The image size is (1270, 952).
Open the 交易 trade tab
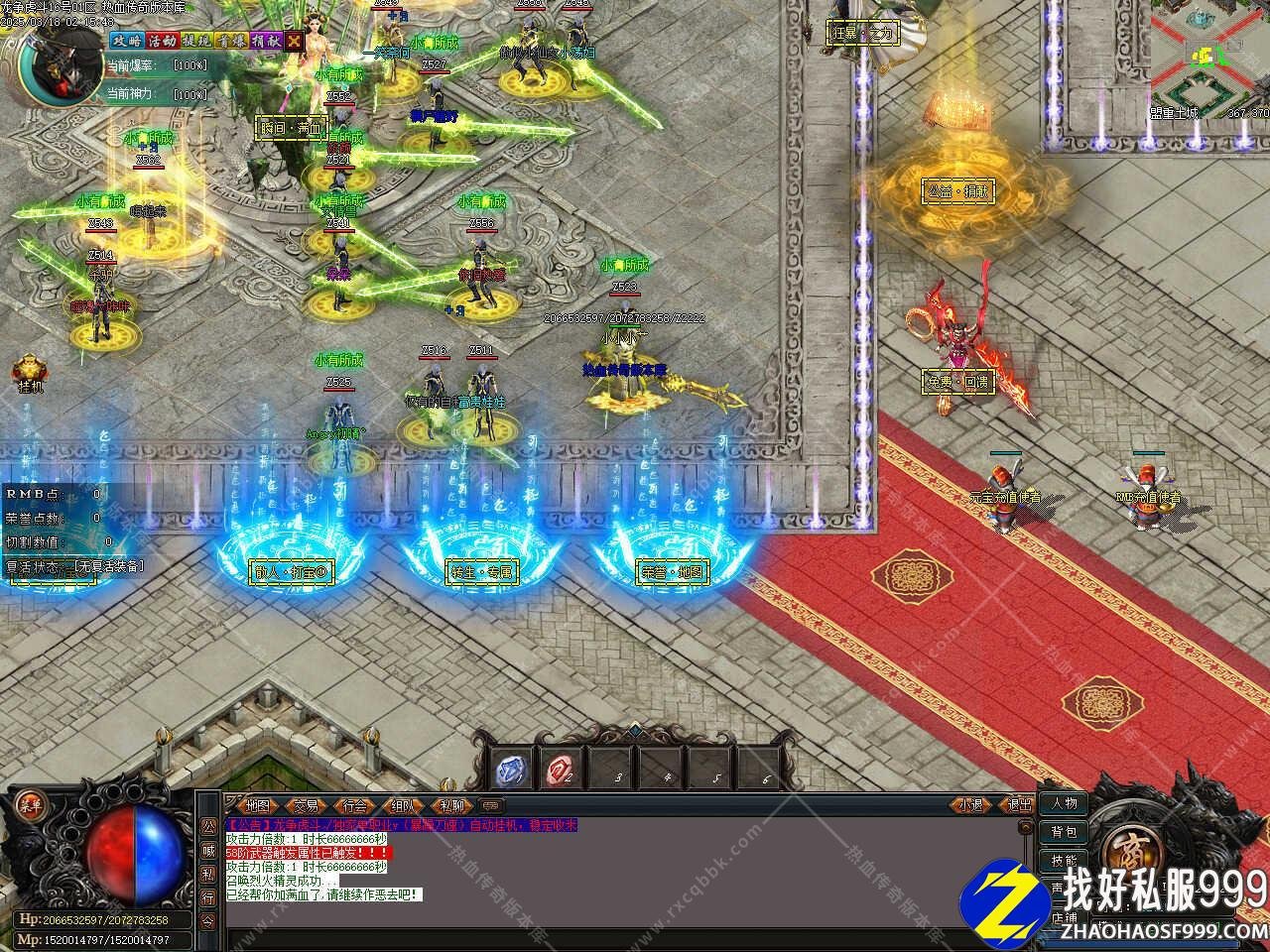coord(306,806)
